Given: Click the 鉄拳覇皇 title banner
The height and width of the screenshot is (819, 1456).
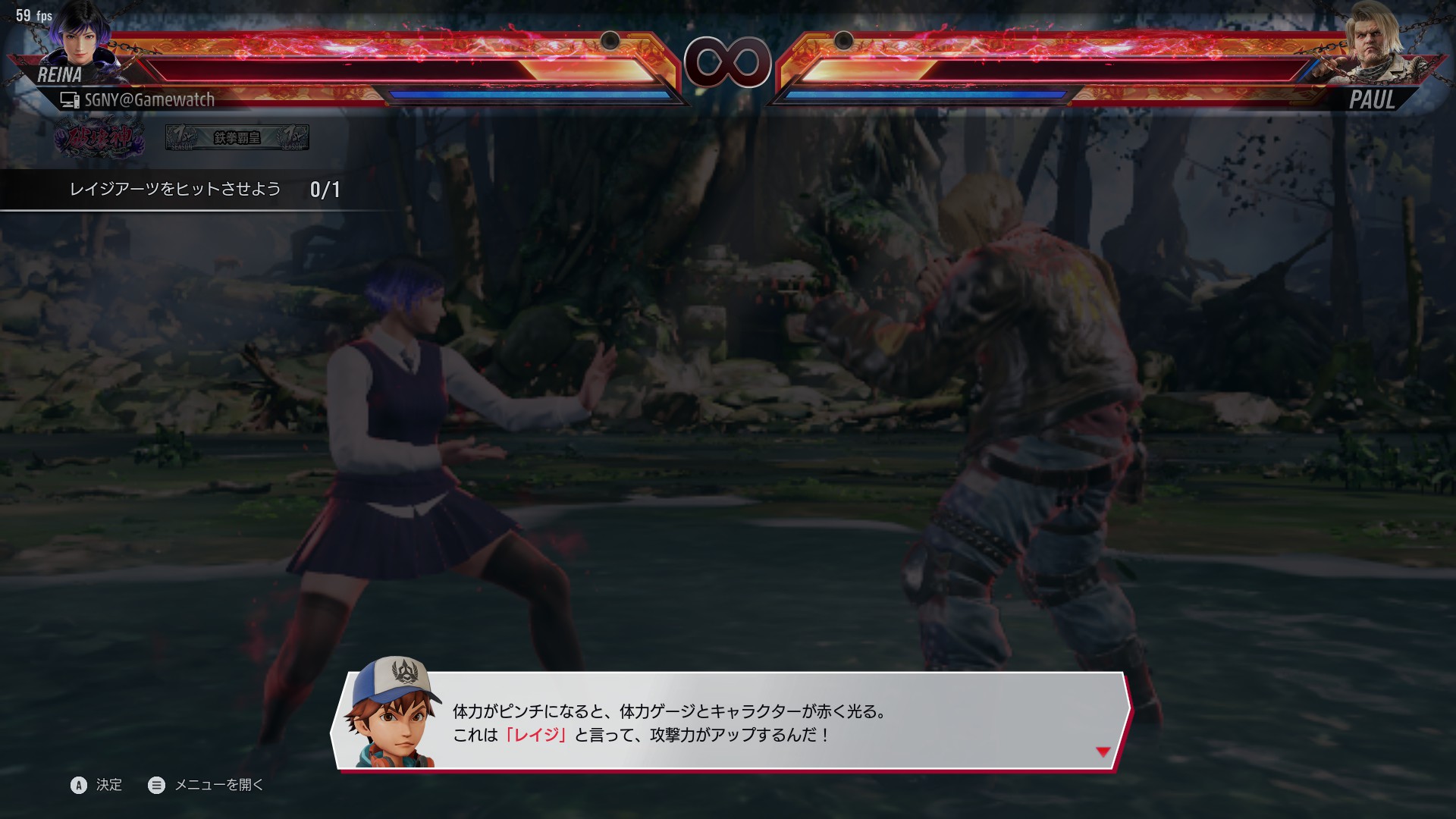Looking at the screenshot, I should pyautogui.click(x=235, y=138).
